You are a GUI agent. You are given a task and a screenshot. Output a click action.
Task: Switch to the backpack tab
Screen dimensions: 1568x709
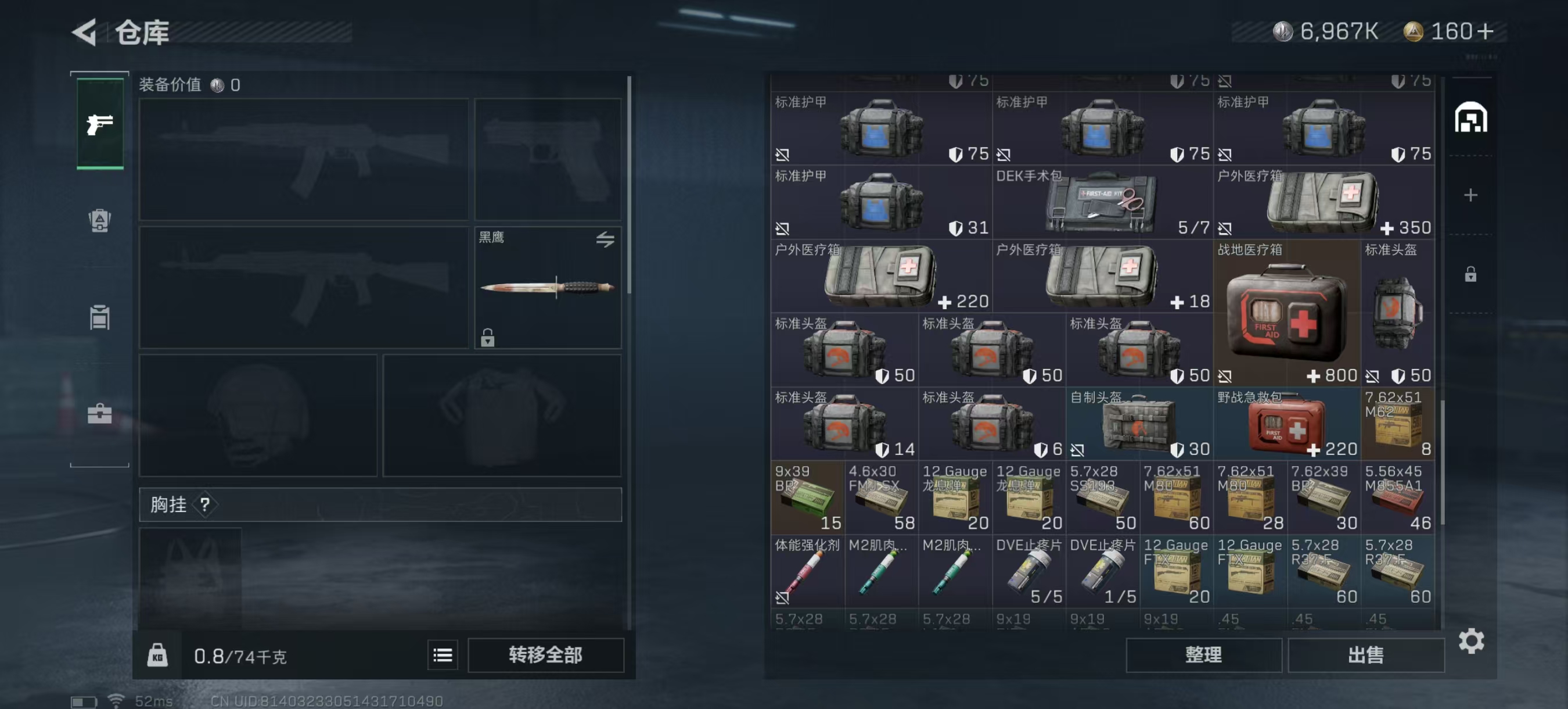point(100,220)
